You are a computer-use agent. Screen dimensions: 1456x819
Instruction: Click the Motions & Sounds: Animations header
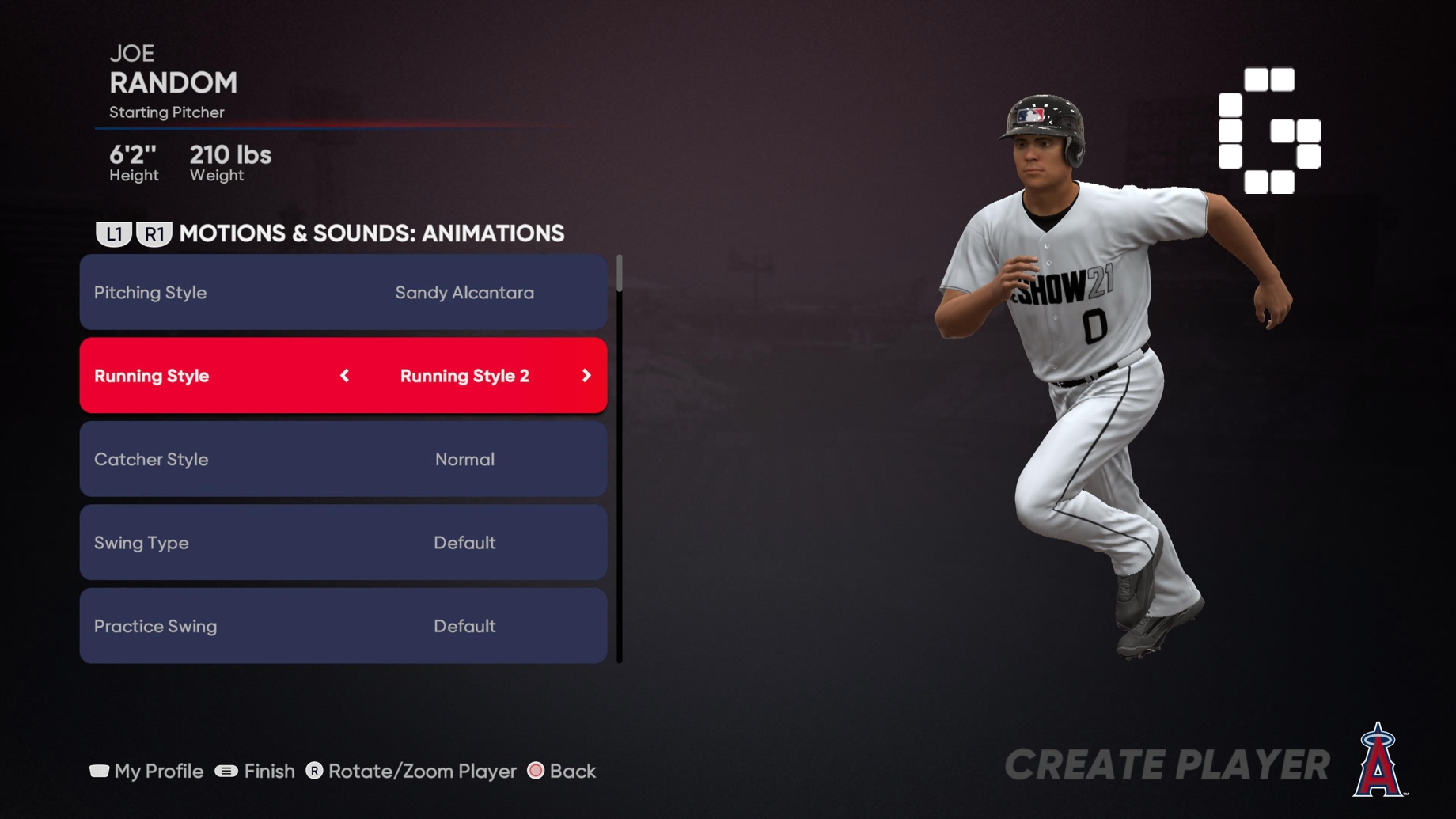(371, 233)
